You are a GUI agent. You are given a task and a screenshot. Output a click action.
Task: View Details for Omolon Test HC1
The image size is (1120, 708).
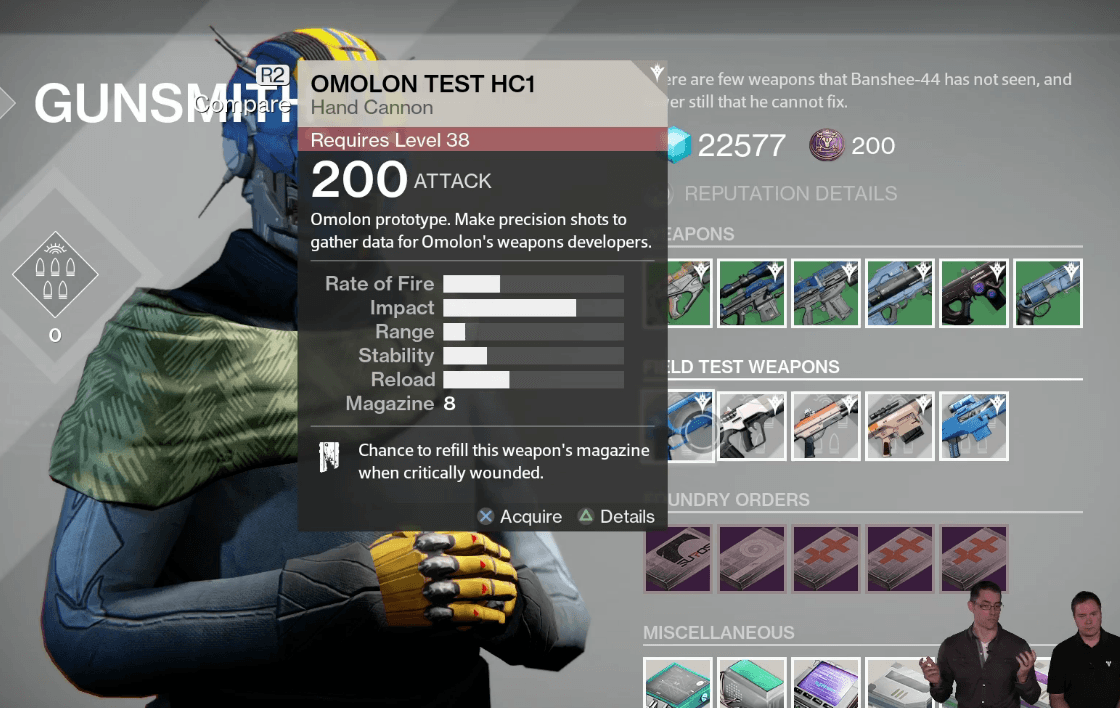[616, 517]
